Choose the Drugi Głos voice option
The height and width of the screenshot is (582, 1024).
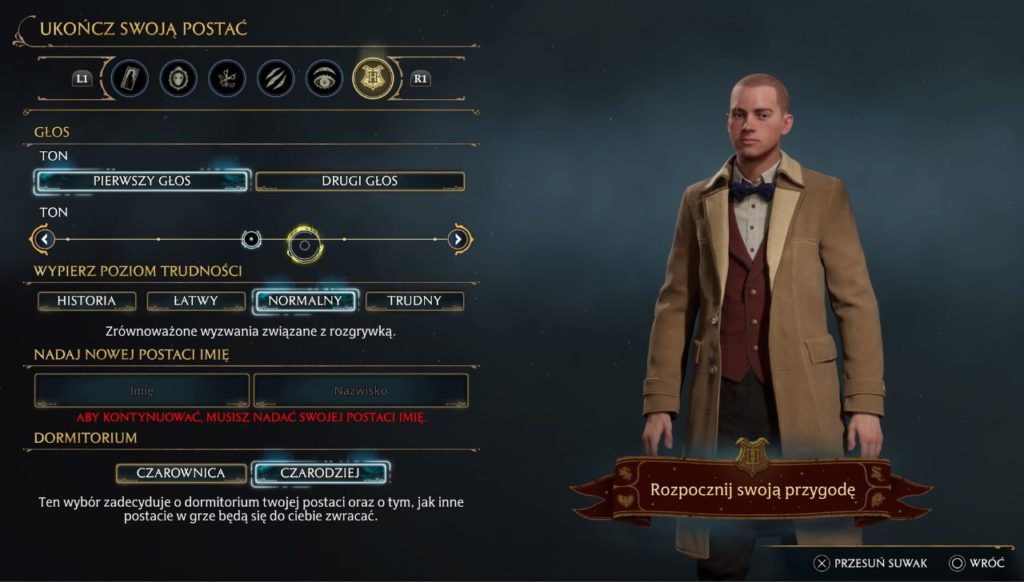click(x=360, y=181)
